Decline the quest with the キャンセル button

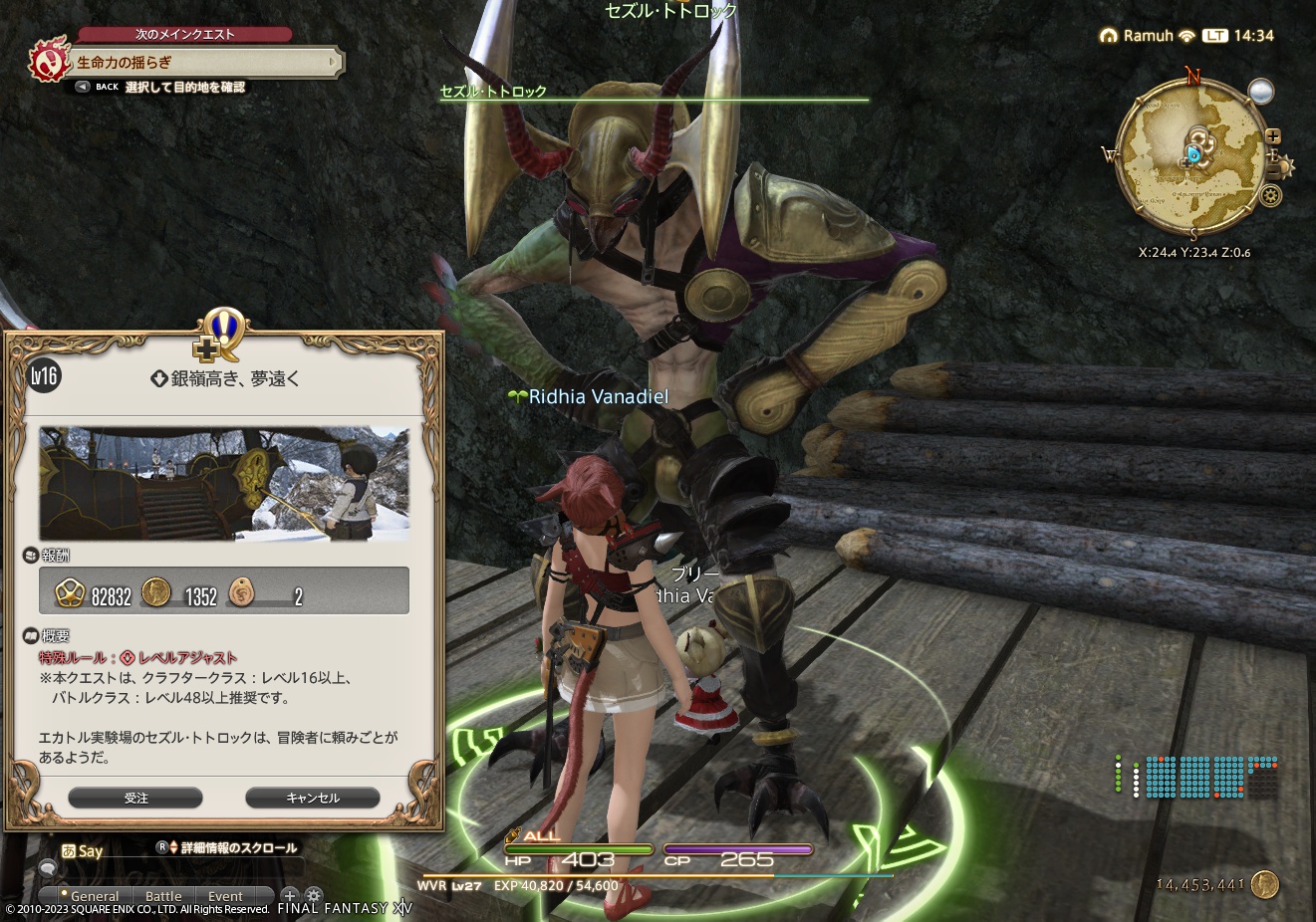coord(313,798)
